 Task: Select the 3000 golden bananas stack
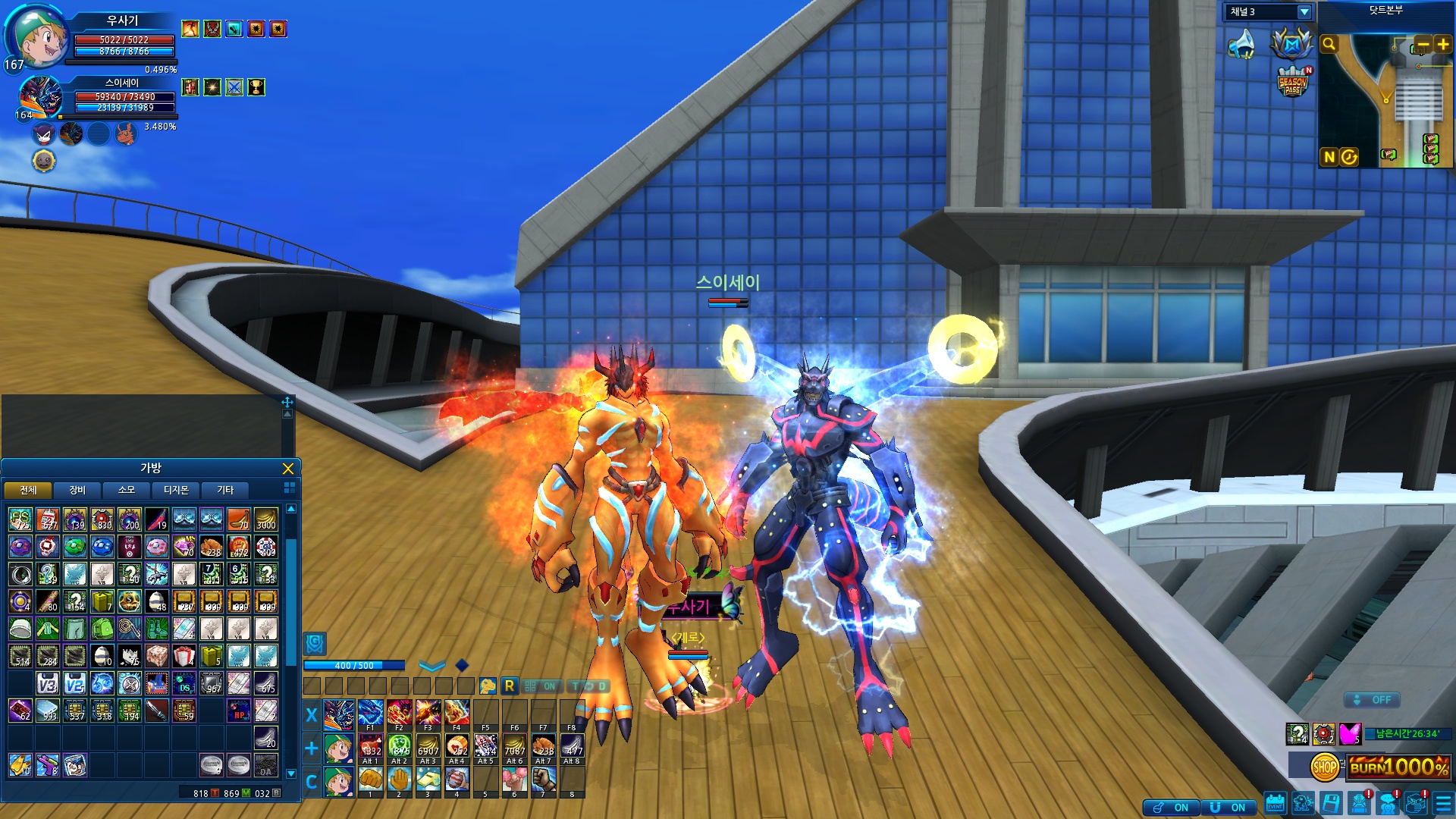pyautogui.click(x=265, y=519)
